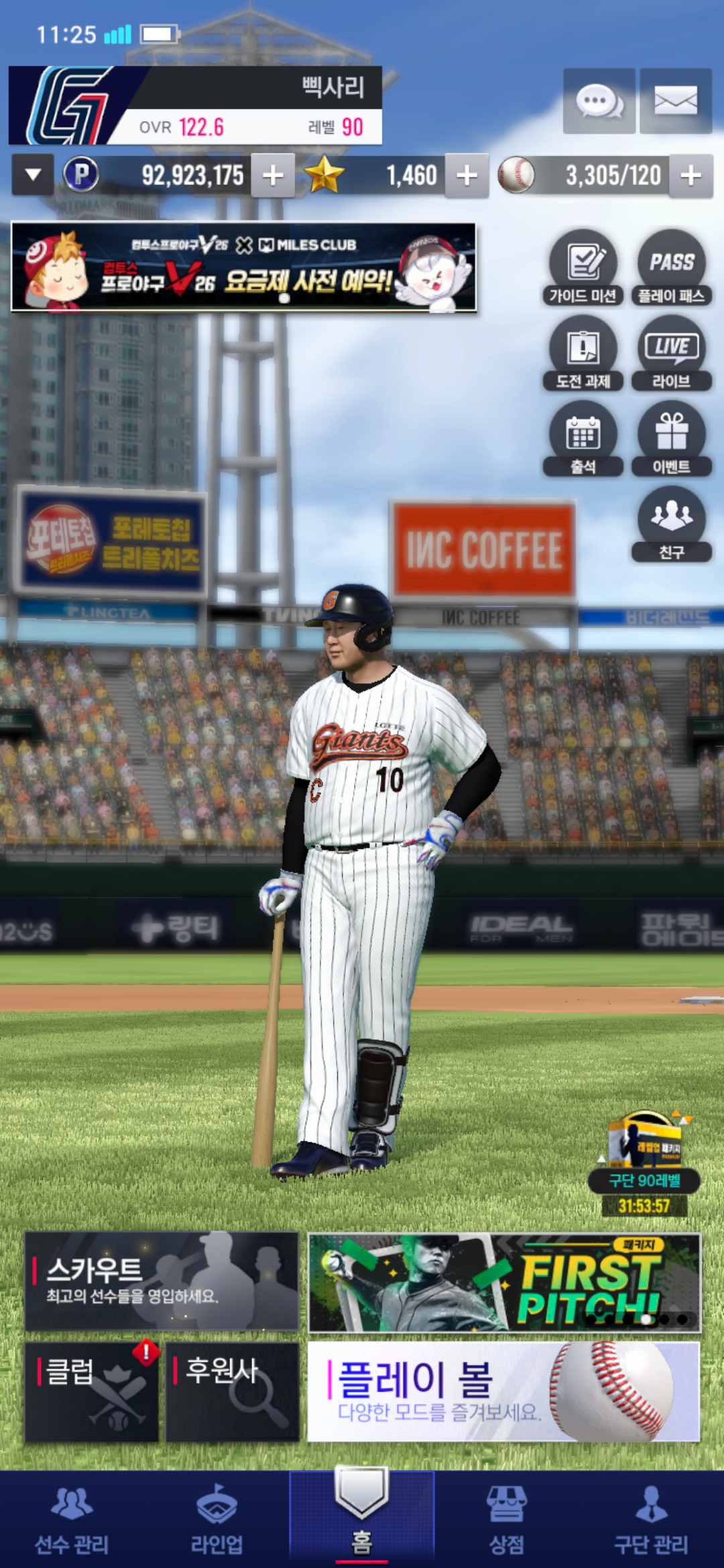Start 플레이 볼 play ball modes
Viewport: 724px width, 1568px height.
[503, 1391]
